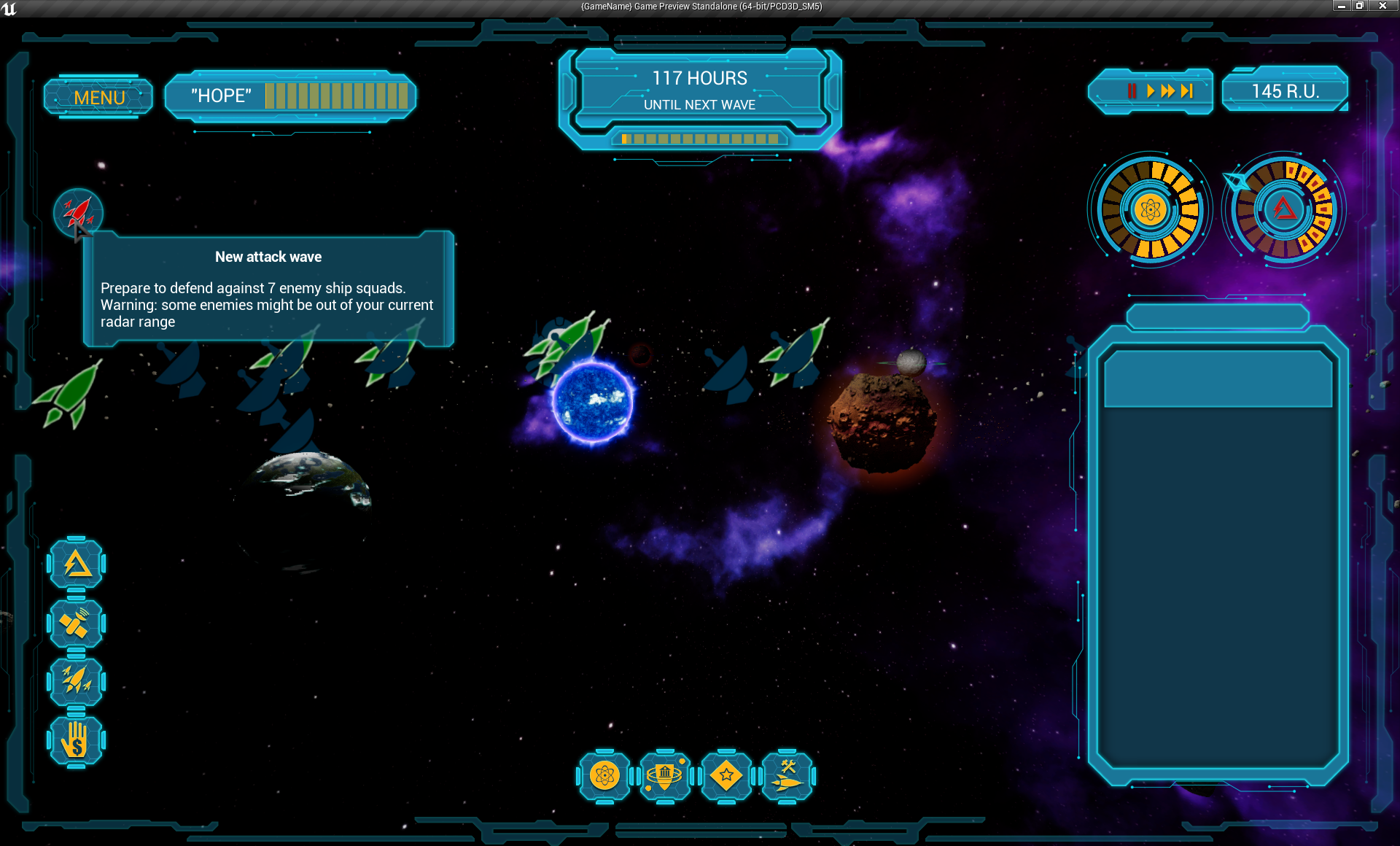The height and width of the screenshot is (846, 1400).
Task: Click the atom circular gauge
Action: click(1150, 210)
